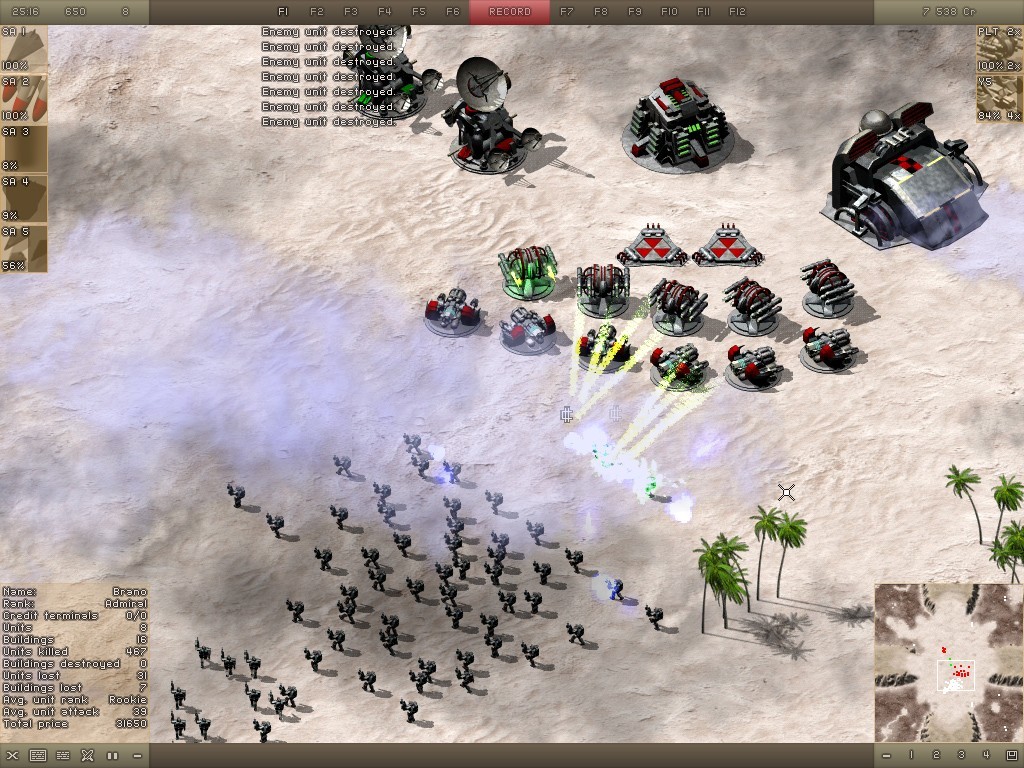This screenshot has width=1024, height=768.
Task: Choose the SA 5 squad panel
Action: pos(23,249)
